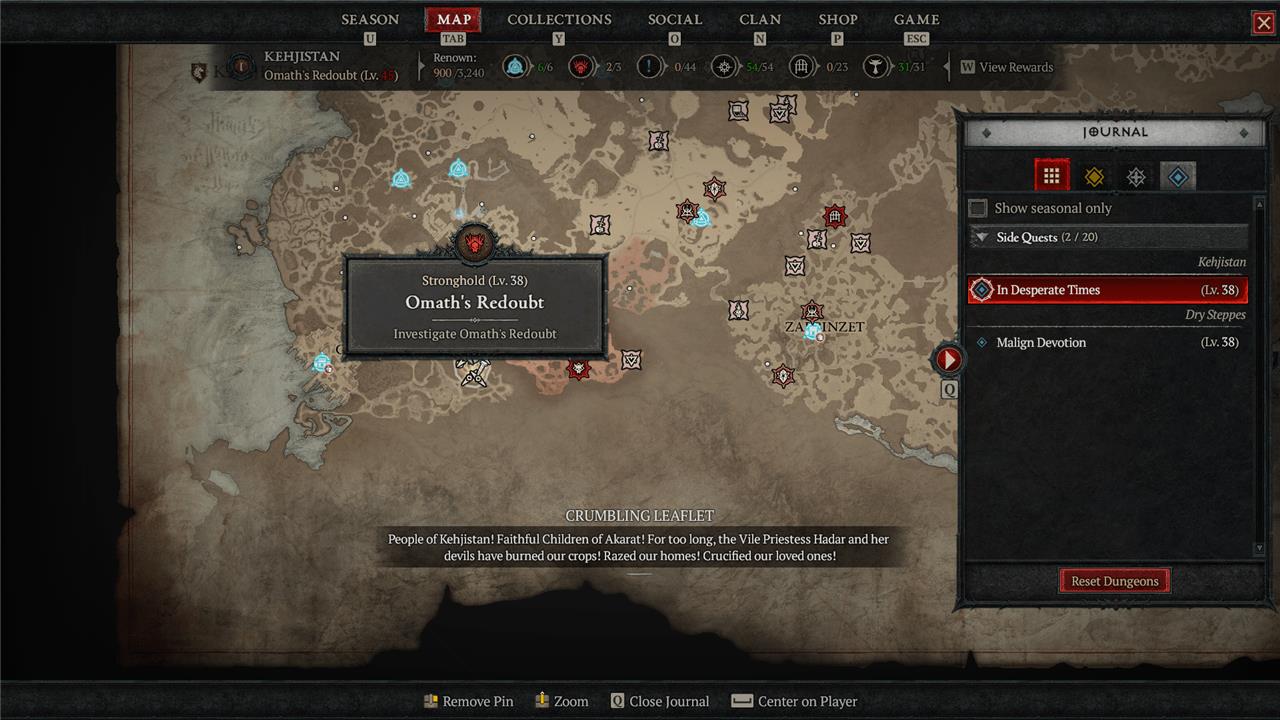Go to the Clan tab
The image size is (1280, 720).
760,19
